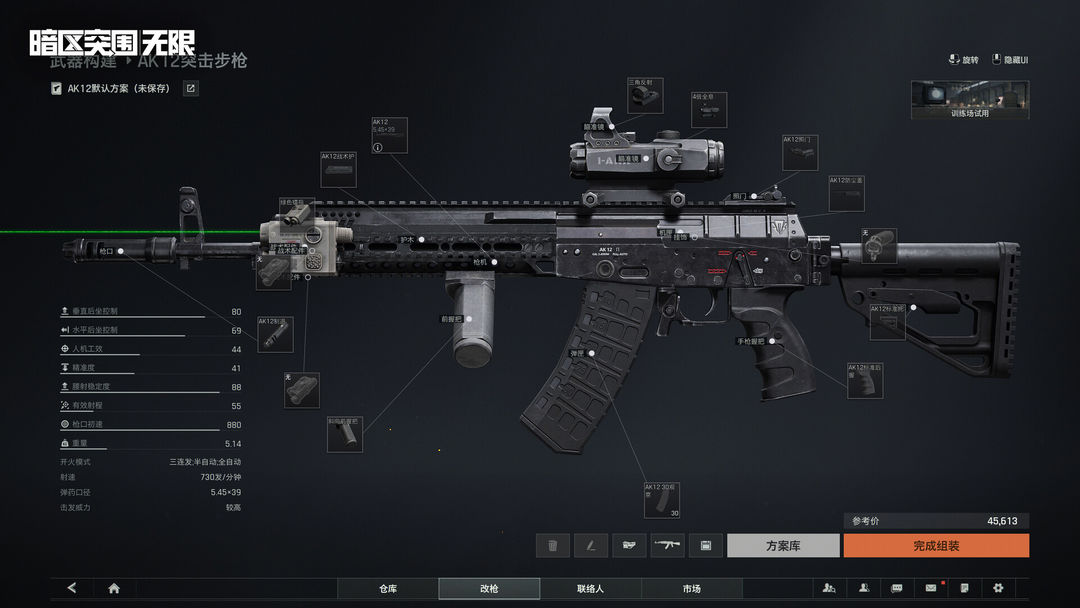Open the 方案库 scheme library
This screenshot has width=1080, height=608.
(782, 545)
